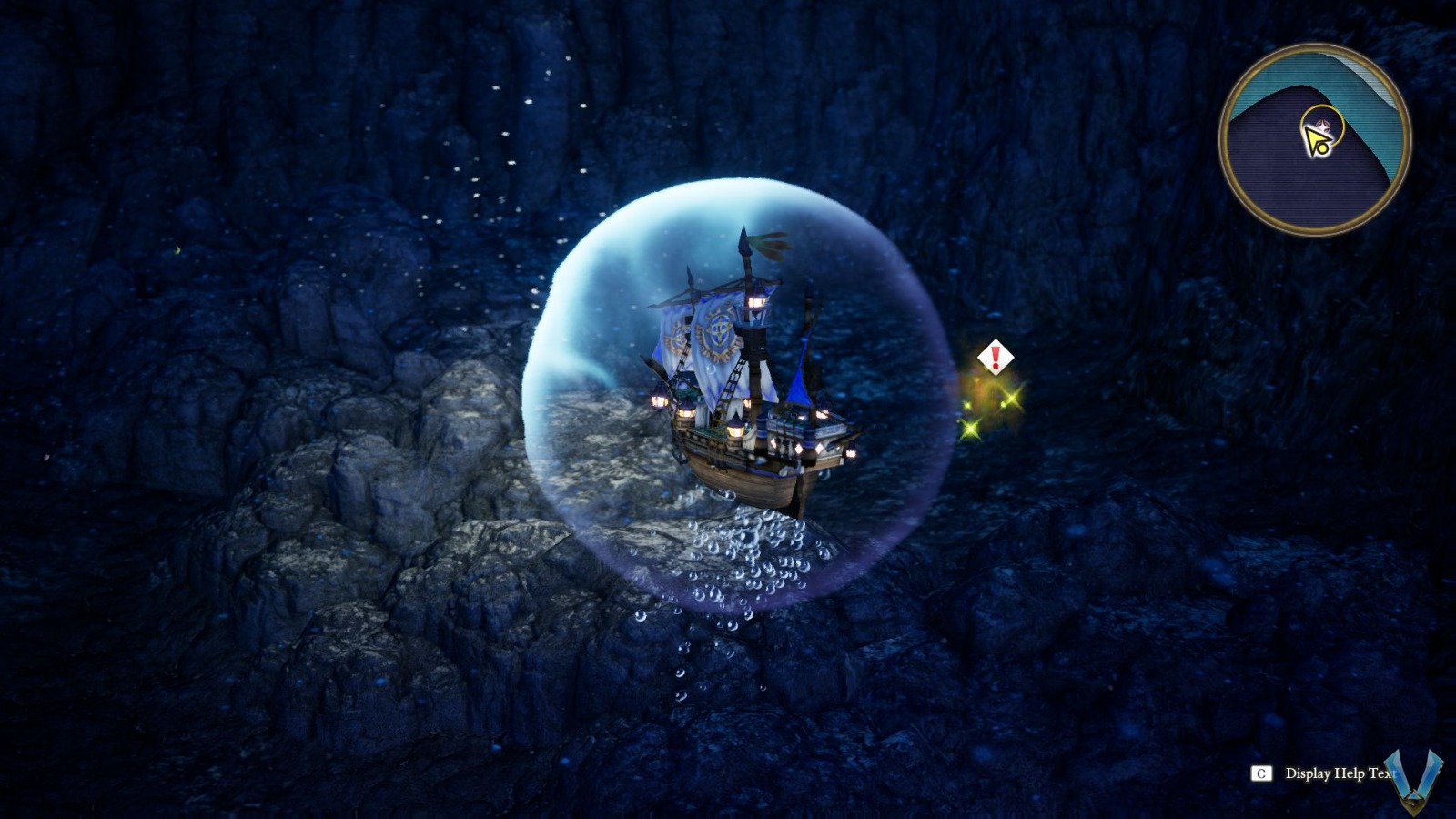Click the pink compass rose icon on the minimap
Viewport: 1456px width, 819px height.
click(x=1321, y=126)
